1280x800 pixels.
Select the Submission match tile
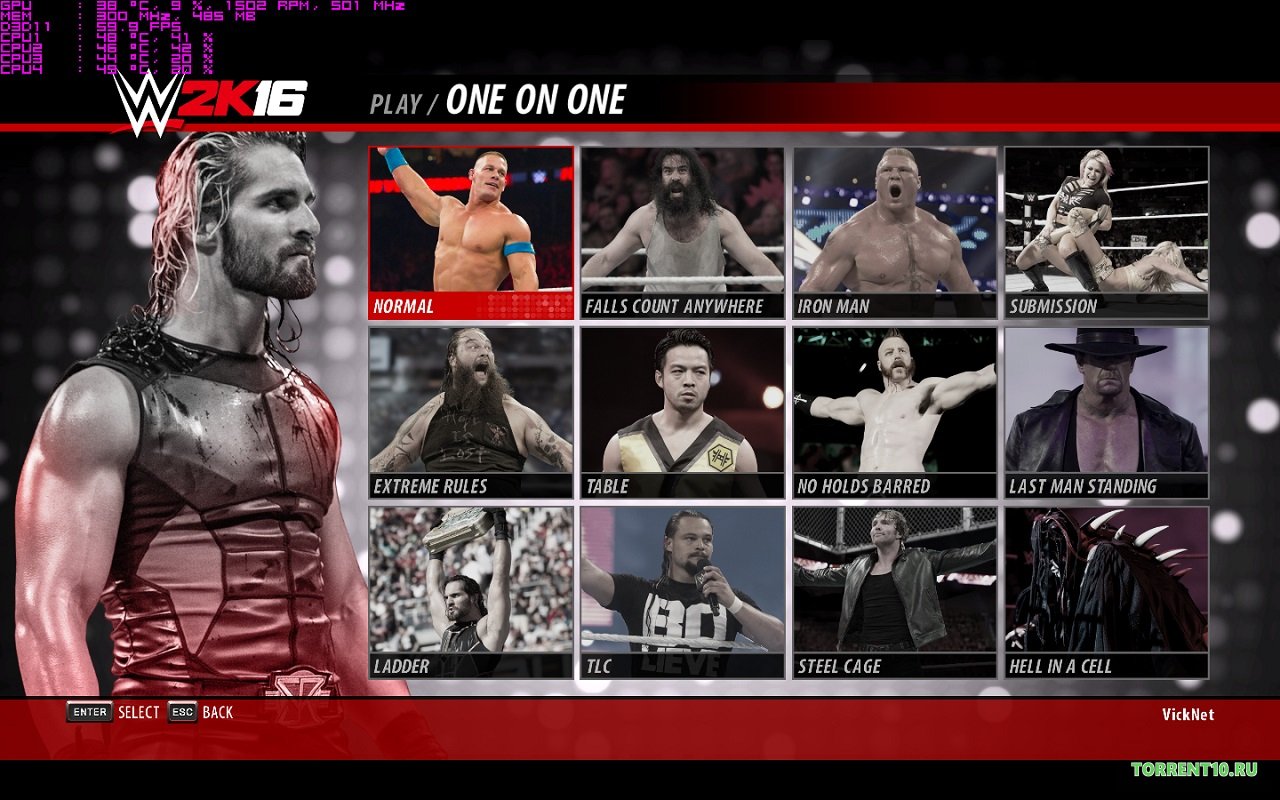point(1107,233)
